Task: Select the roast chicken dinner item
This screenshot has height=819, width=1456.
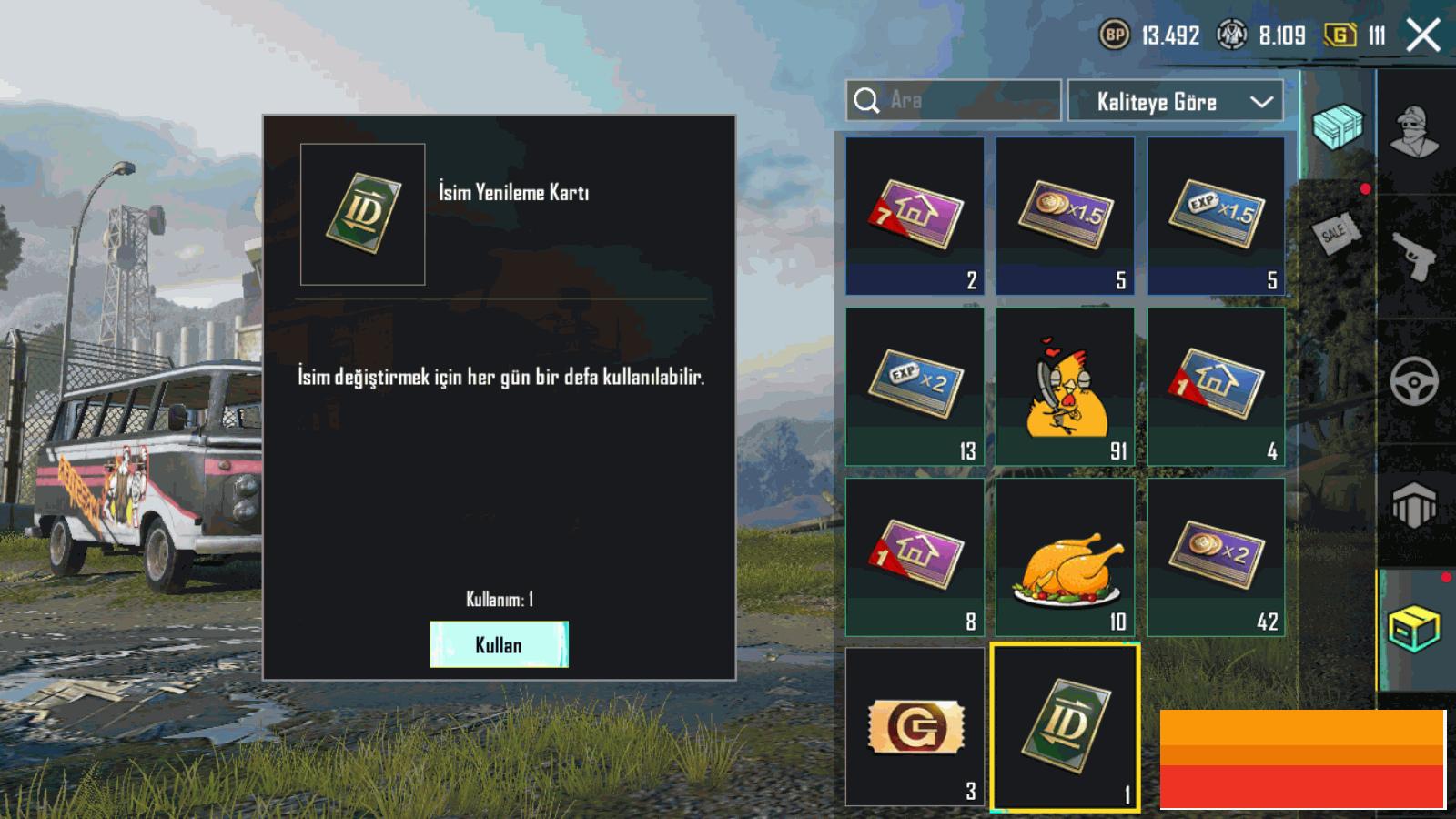Action: pos(1065,558)
